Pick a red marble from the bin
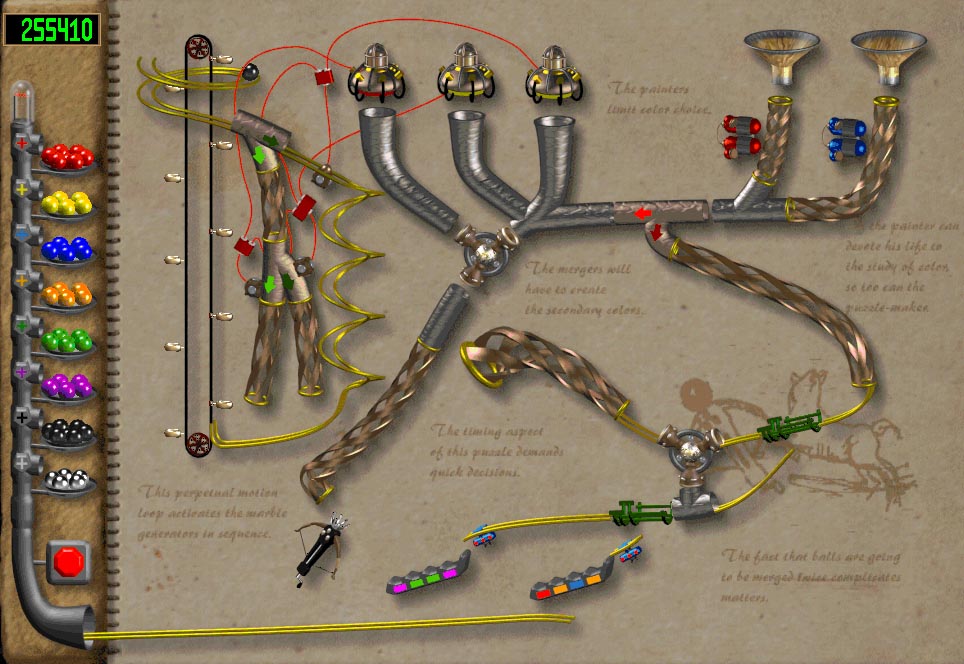Viewport: 964px width, 664px height. pyautogui.click(x=68, y=157)
